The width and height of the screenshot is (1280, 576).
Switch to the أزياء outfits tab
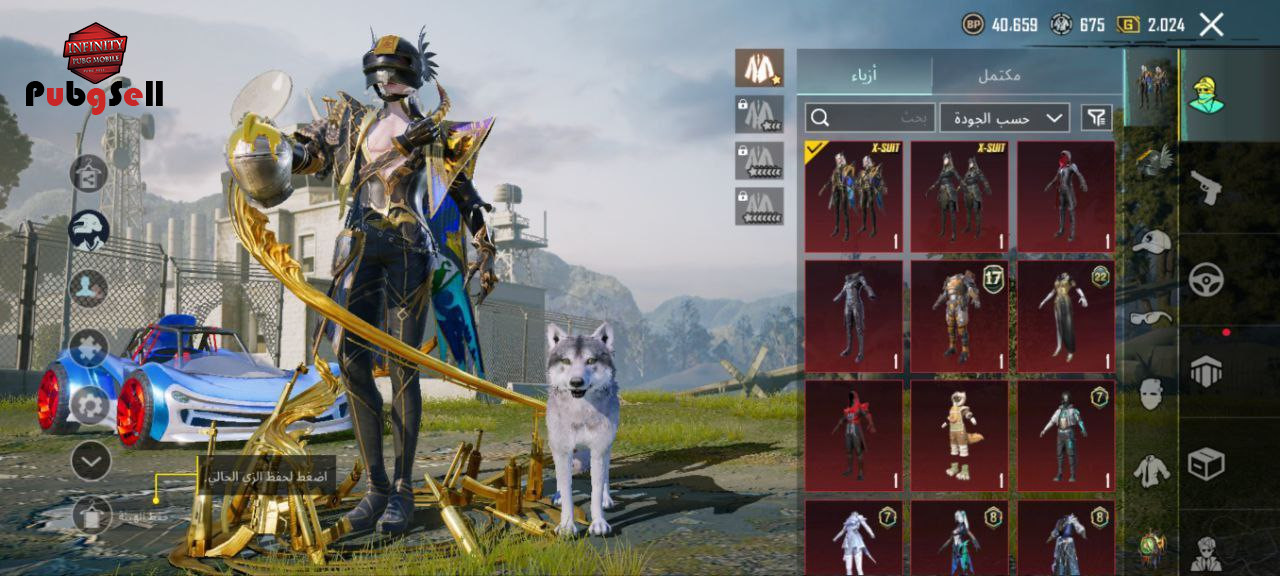pos(864,75)
